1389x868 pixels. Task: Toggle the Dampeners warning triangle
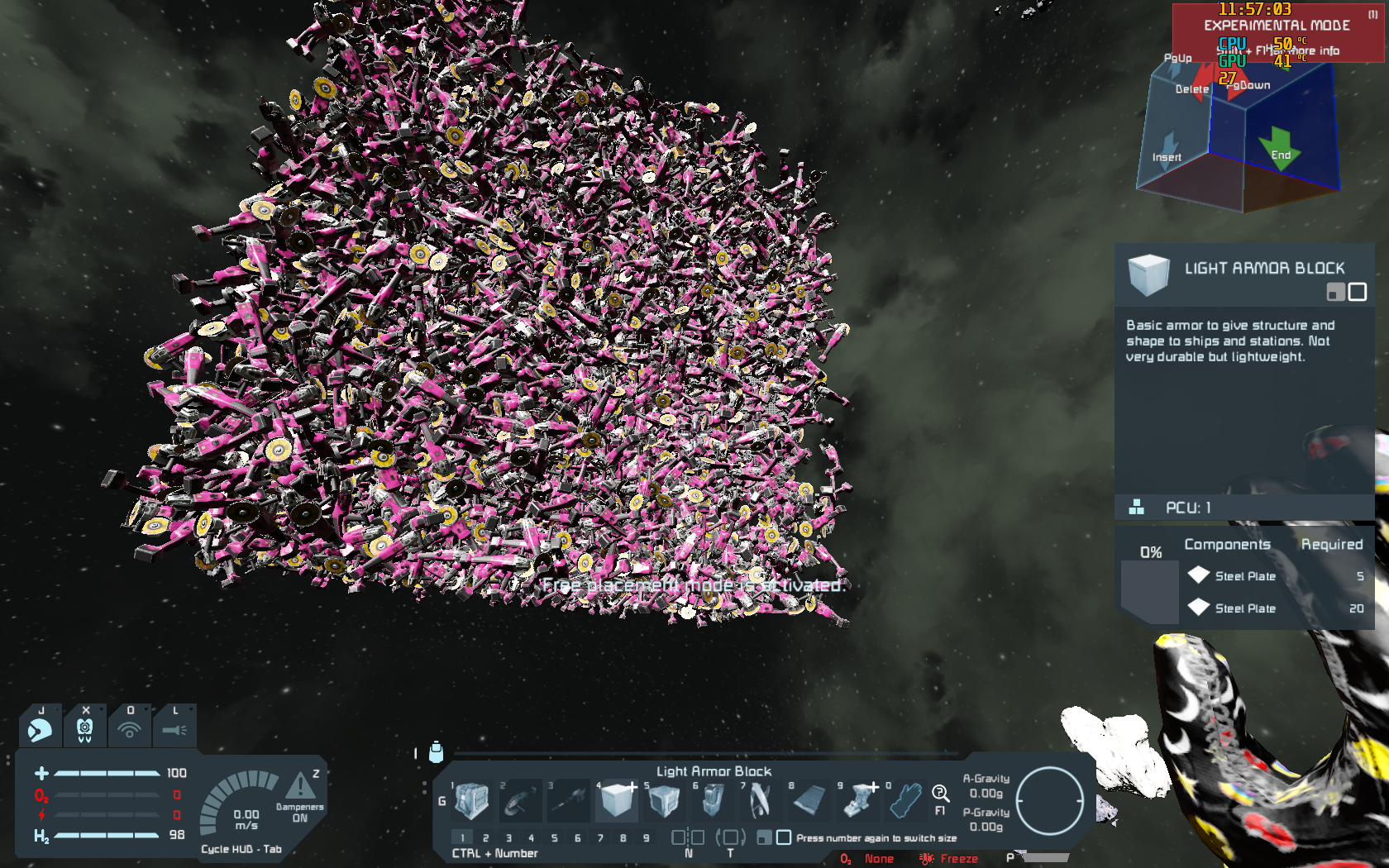click(x=300, y=785)
